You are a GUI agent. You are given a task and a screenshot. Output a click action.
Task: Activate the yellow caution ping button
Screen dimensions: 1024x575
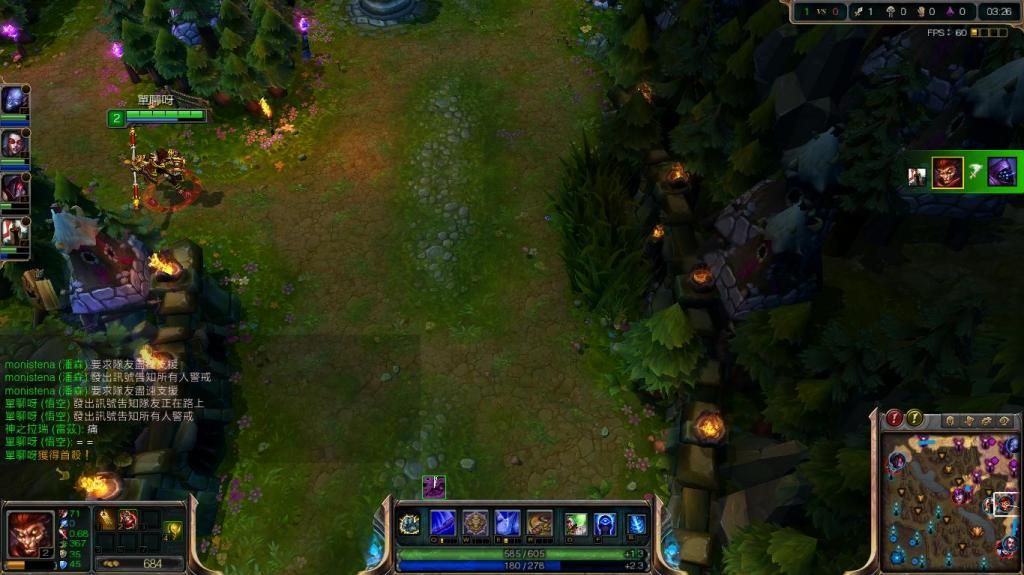pos(915,418)
